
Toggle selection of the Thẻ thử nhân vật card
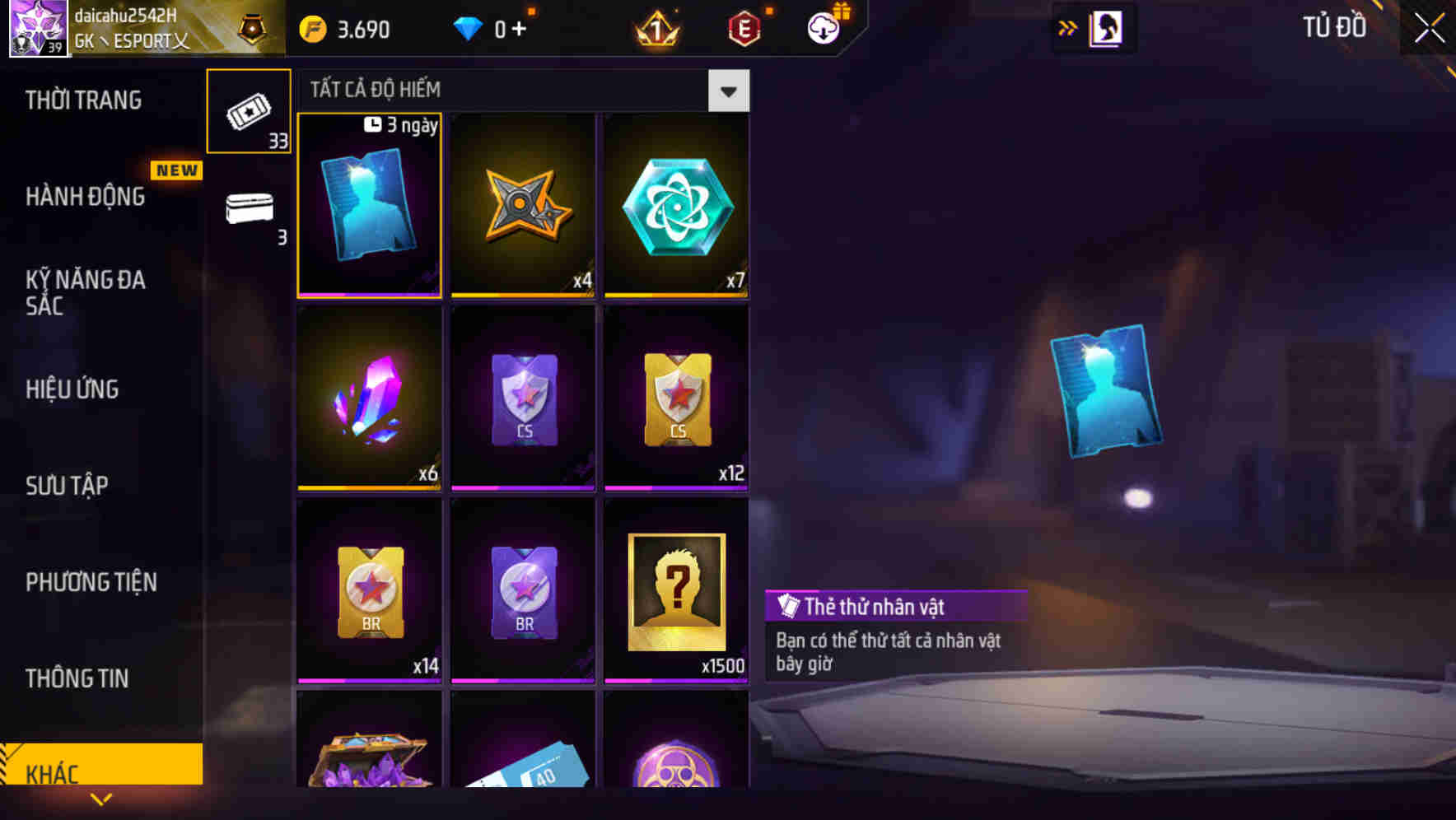[x=369, y=206]
